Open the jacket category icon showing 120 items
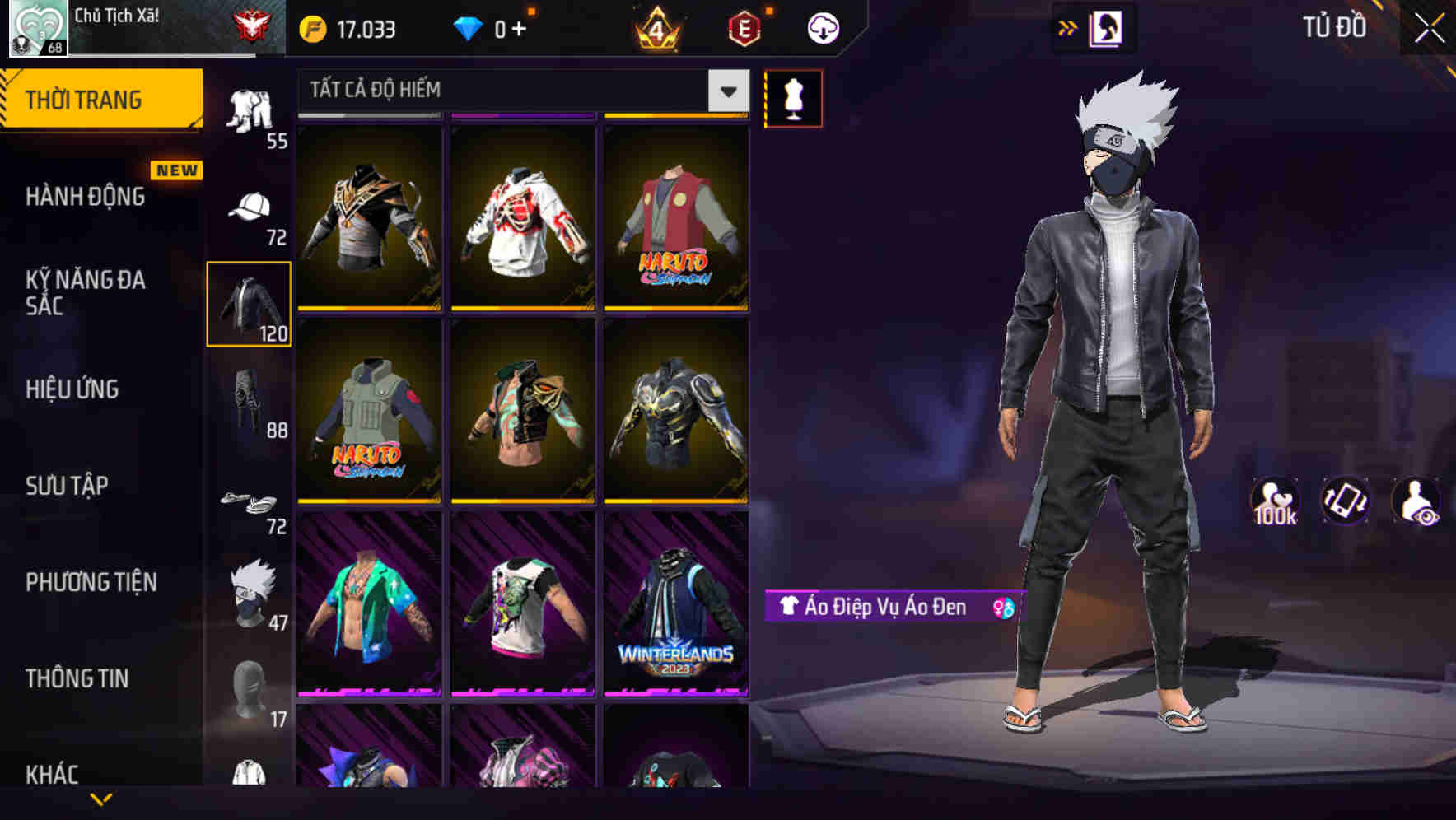 coord(249,303)
